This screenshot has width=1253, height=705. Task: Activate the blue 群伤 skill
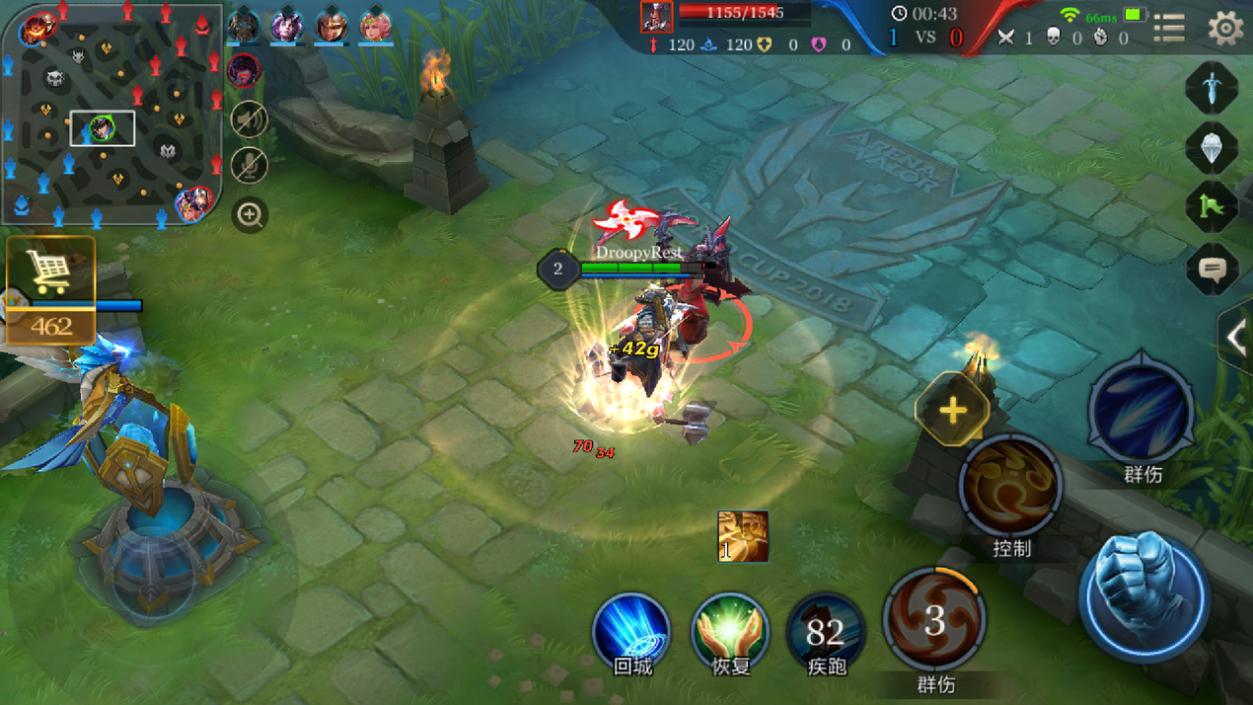click(1141, 410)
